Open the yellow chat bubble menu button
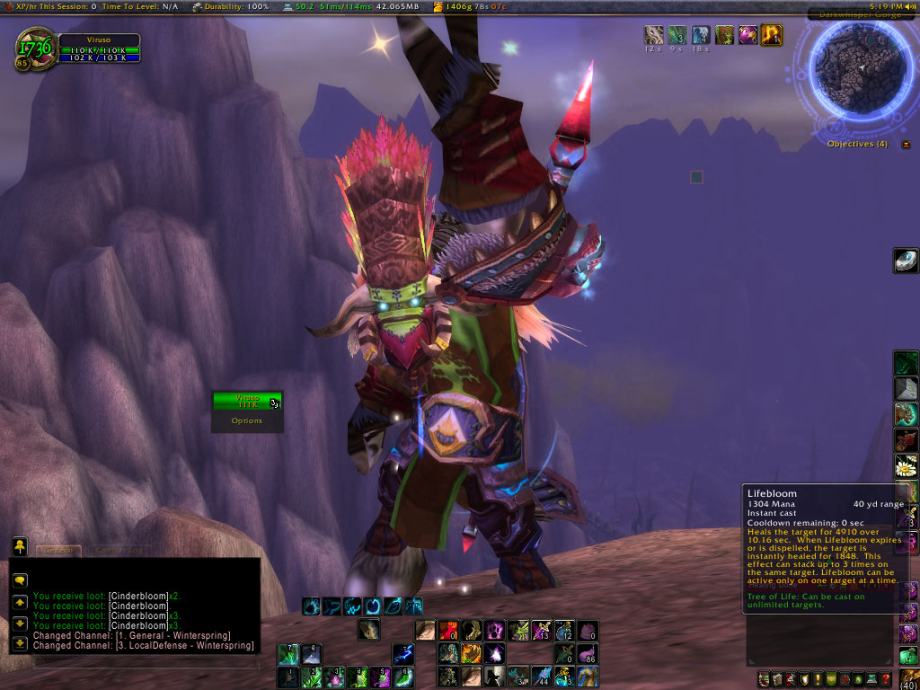The height and width of the screenshot is (690, 920). (20, 545)
